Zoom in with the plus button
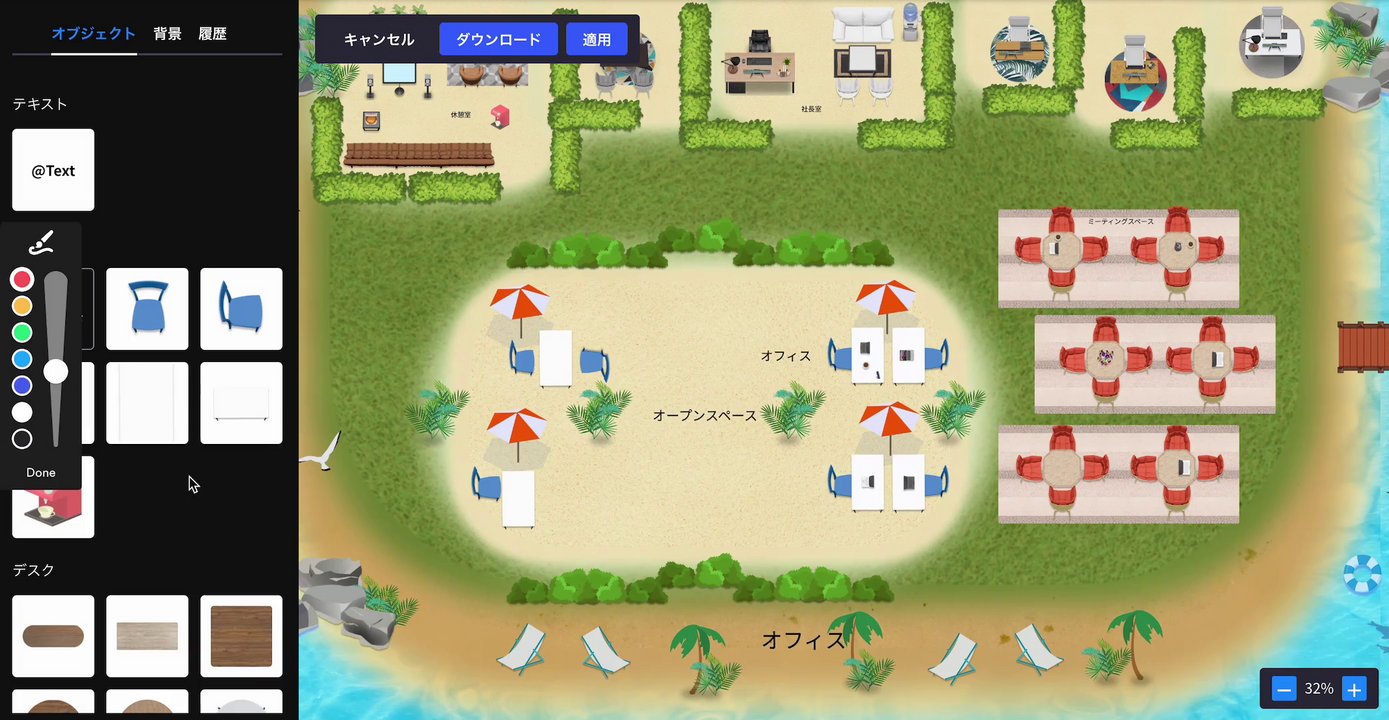Viewport: 1389px width, 720px height. click(1354, 689)
